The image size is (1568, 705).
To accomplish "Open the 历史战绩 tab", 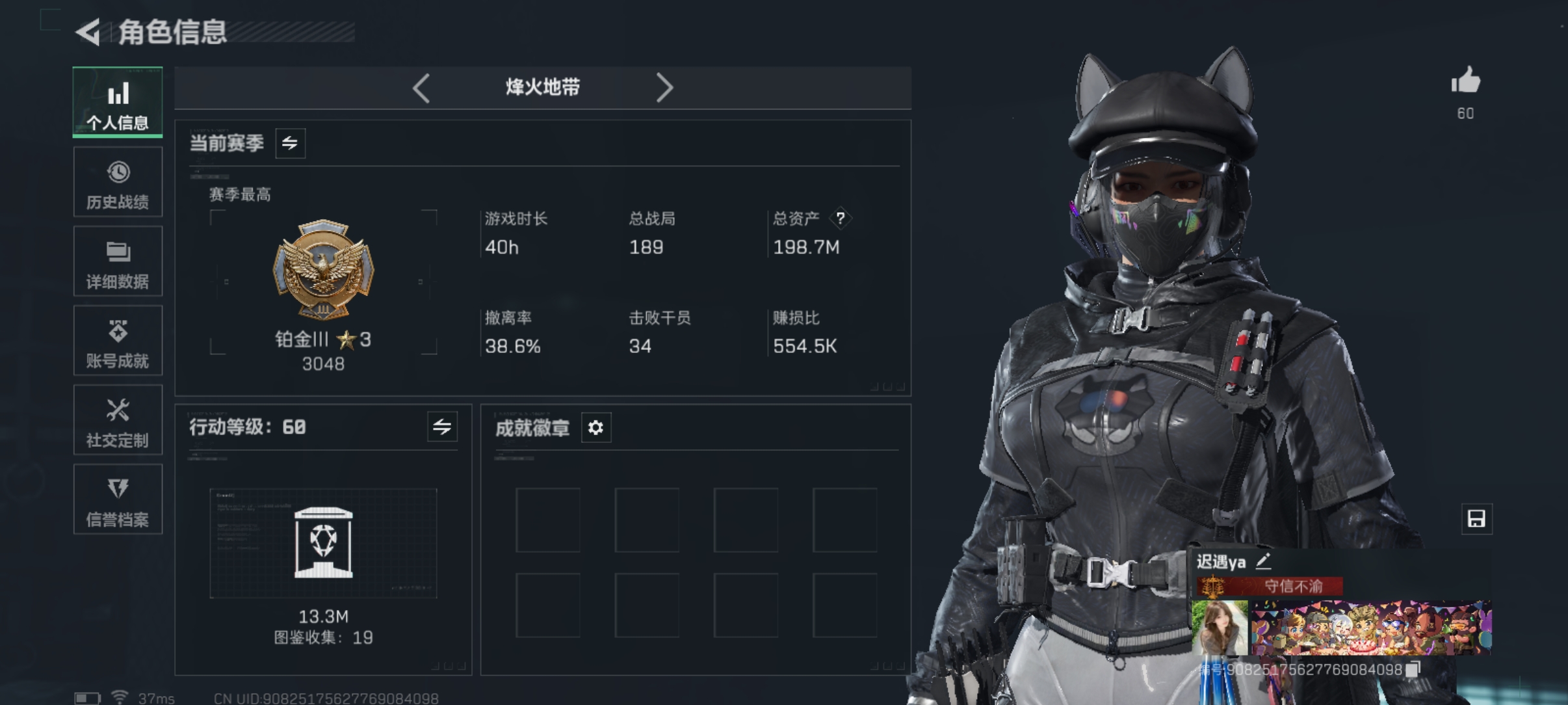I will [x=118, y=182].
